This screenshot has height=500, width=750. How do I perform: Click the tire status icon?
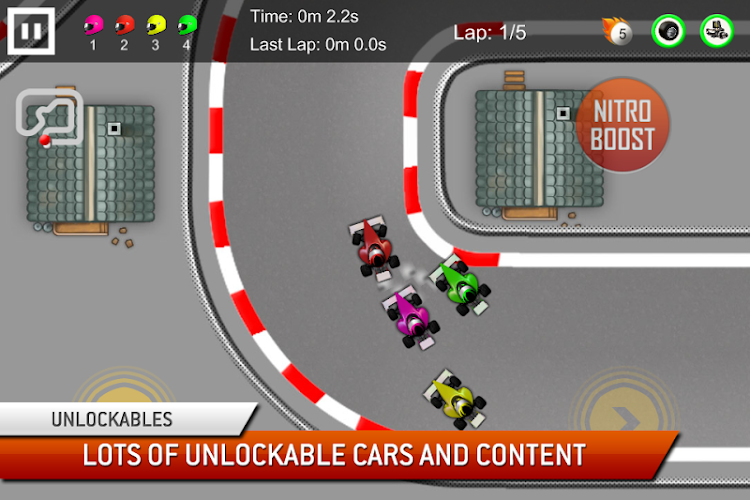pos(668,31)
